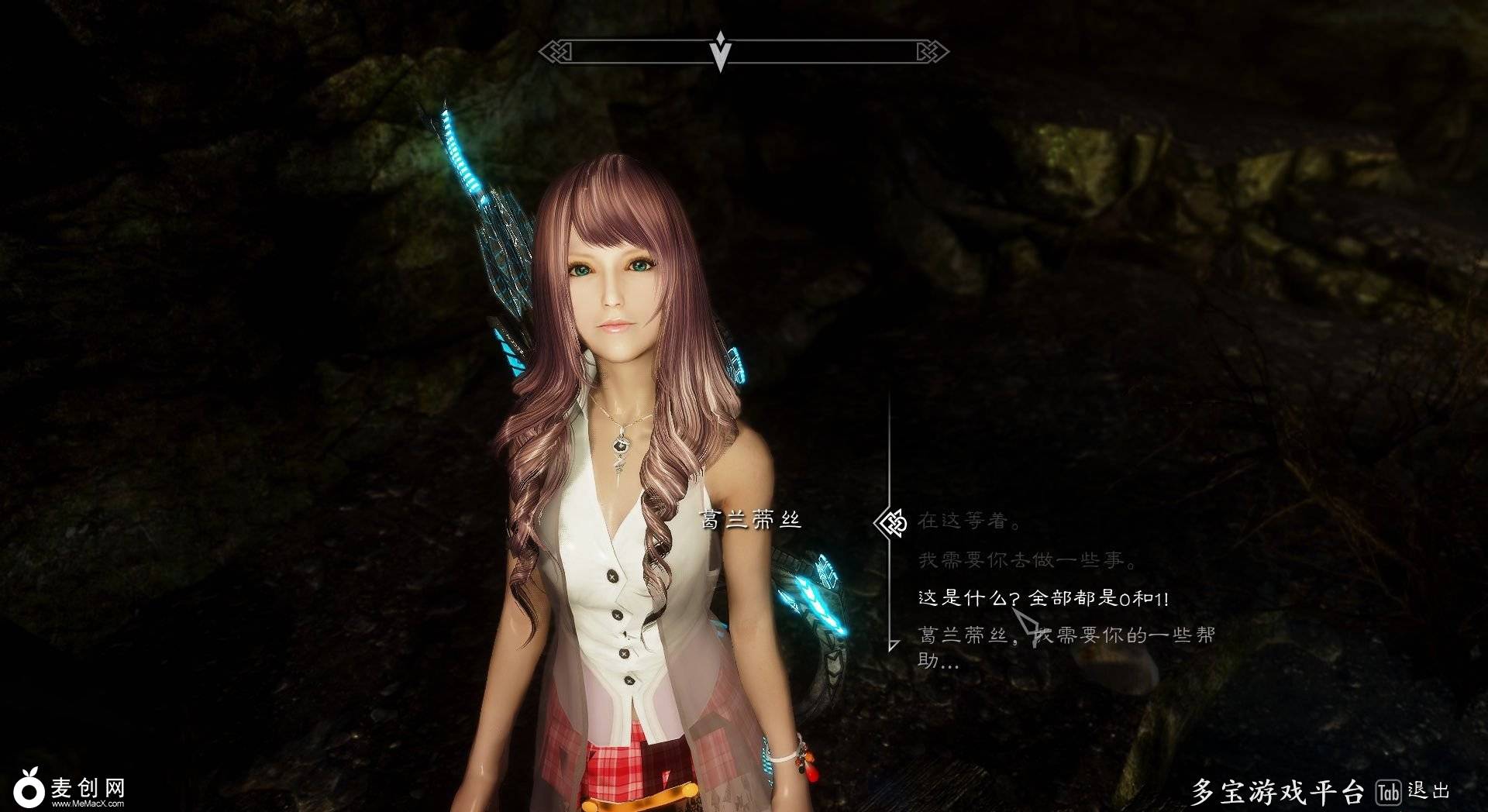Pick the reply "这是什么?全部都是0和1!"
The width and height of the screenshot is (1488, 812).
coord(1043,598)
